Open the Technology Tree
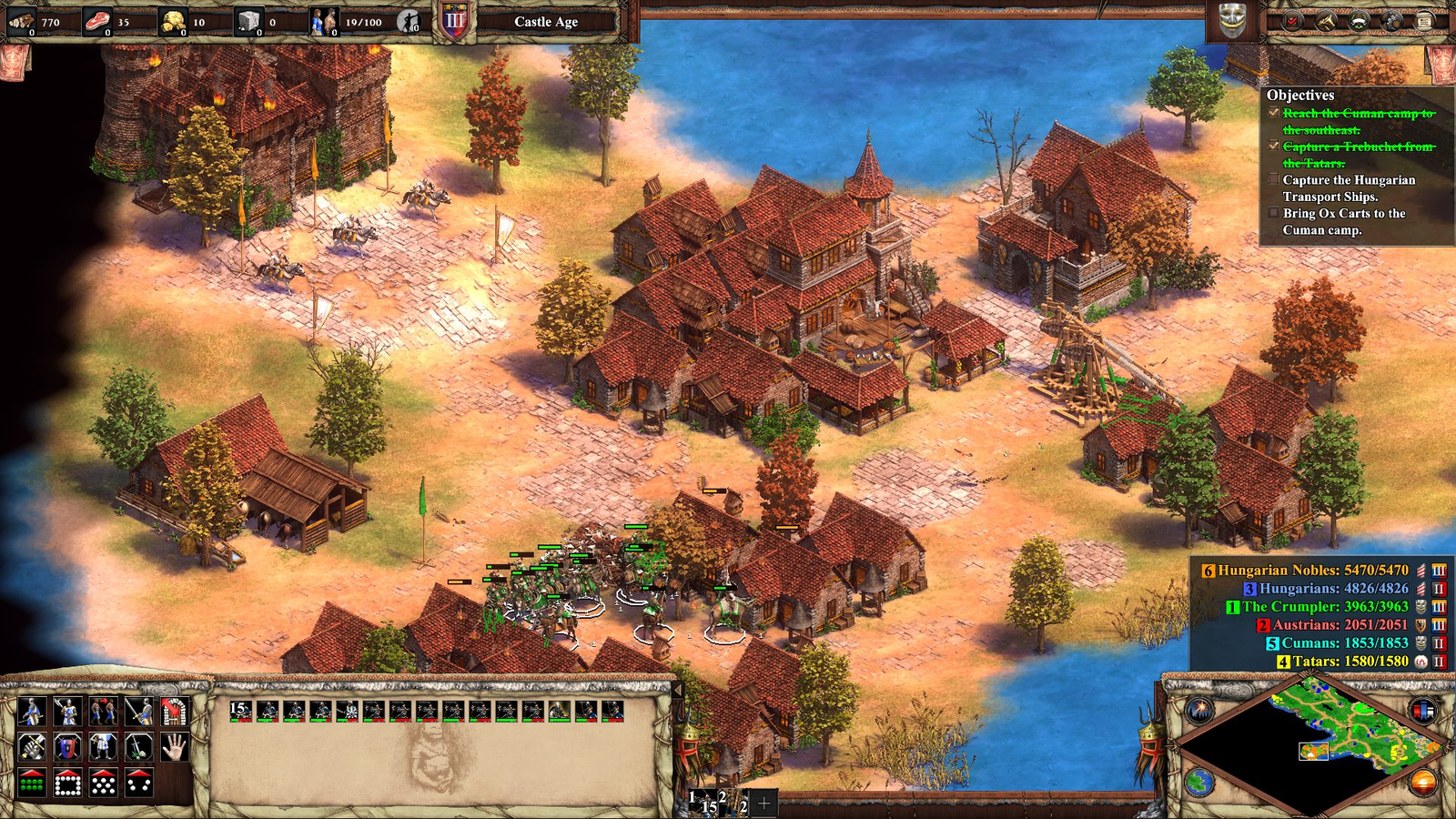The width and height of the screenshot is (1456, 819). [1391, 21]
